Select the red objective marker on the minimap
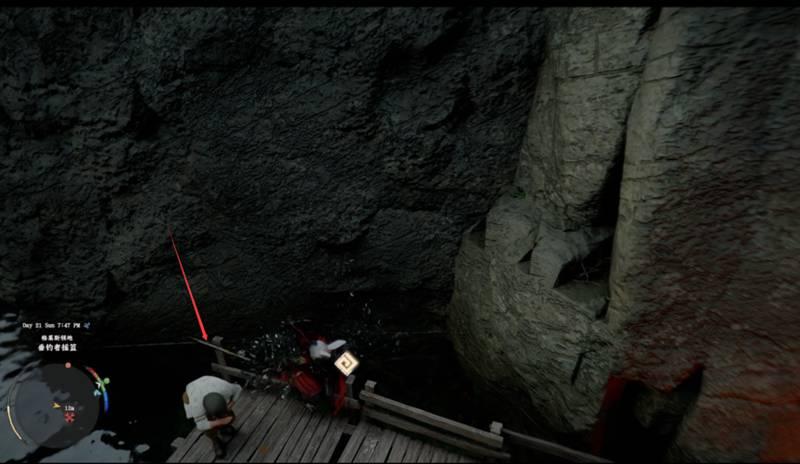This screenshot has width=800, height=464. point(69,415)
